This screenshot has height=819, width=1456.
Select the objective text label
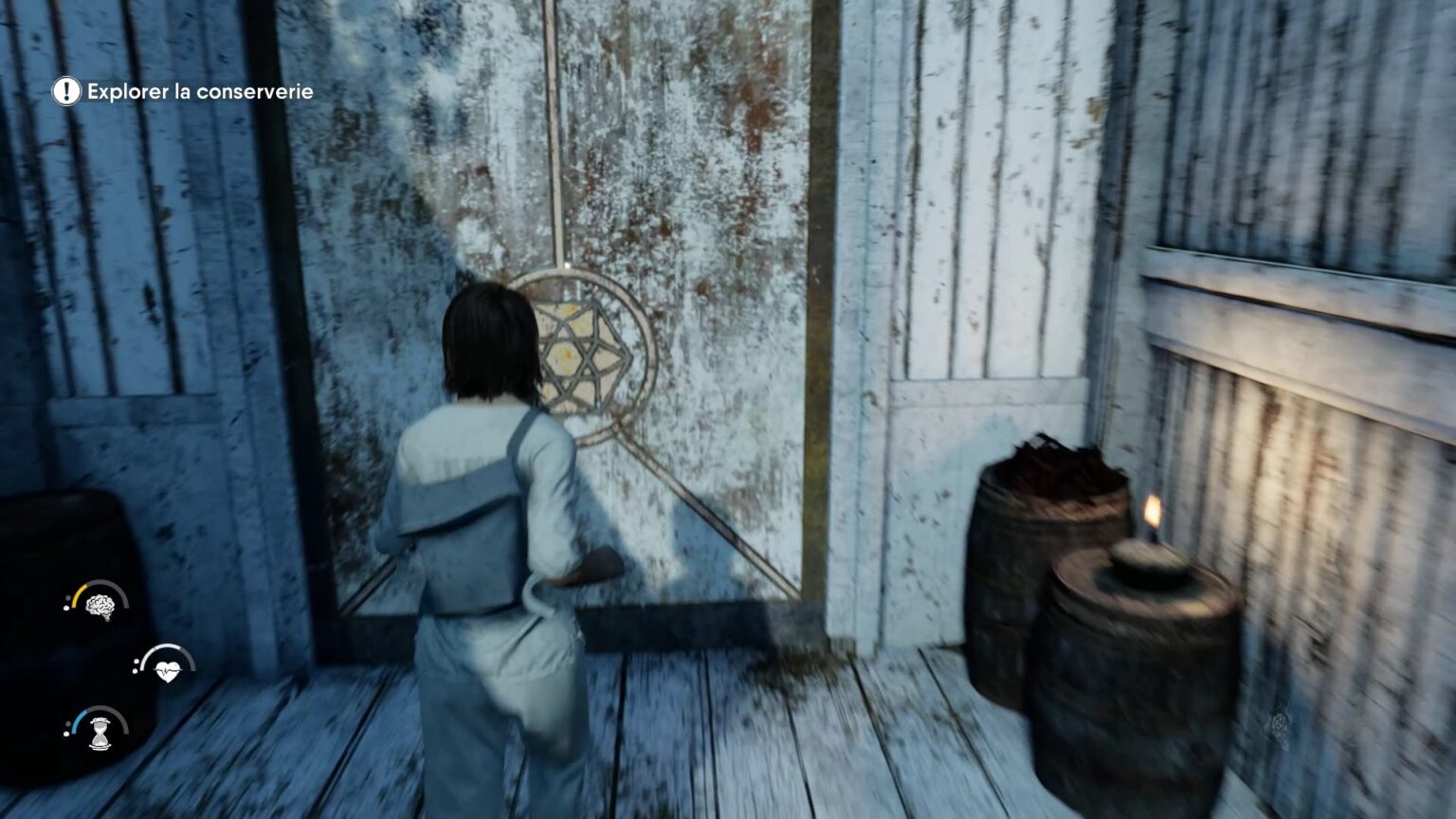point(201,92)
